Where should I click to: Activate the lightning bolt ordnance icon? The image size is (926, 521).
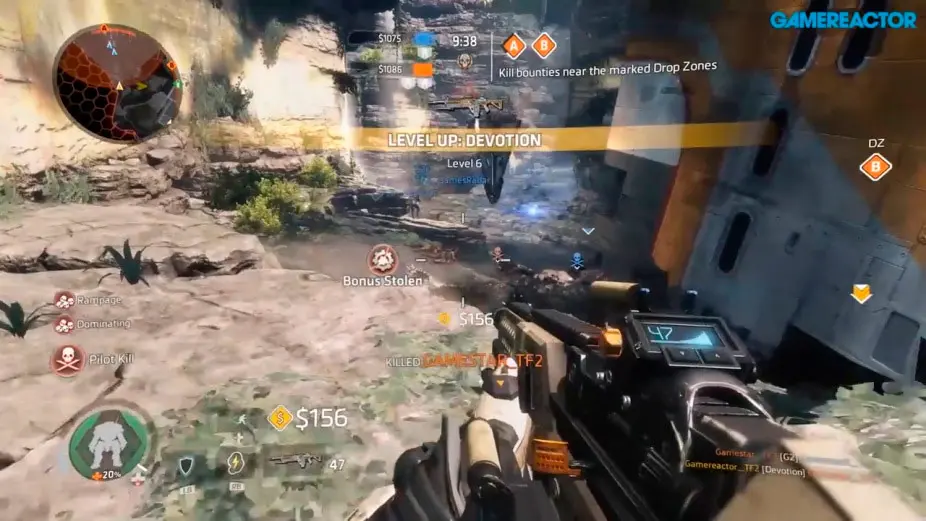(x=235, y=462)
